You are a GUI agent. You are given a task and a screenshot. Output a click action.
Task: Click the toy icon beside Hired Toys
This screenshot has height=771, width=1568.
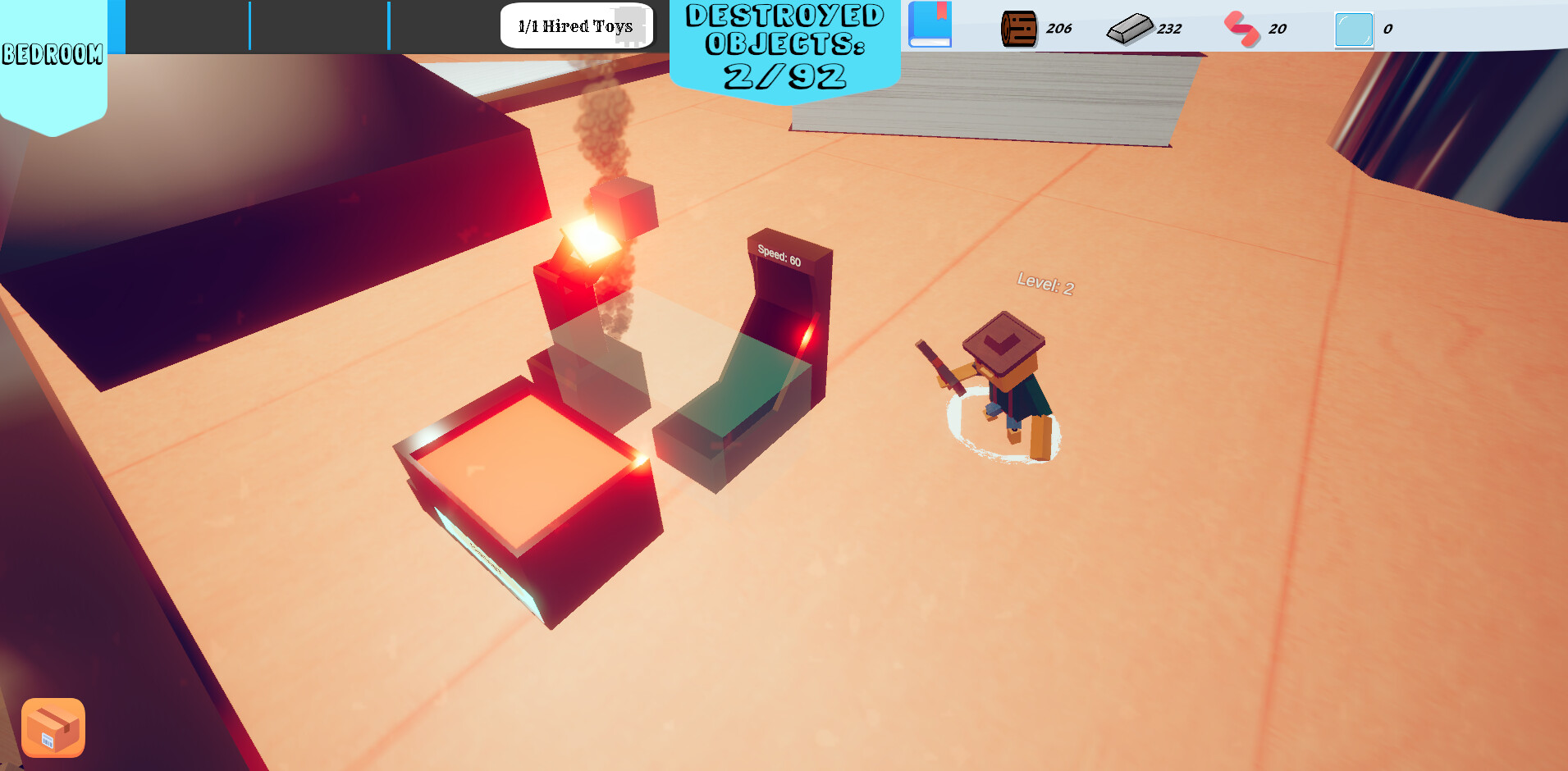coord(629,25)
